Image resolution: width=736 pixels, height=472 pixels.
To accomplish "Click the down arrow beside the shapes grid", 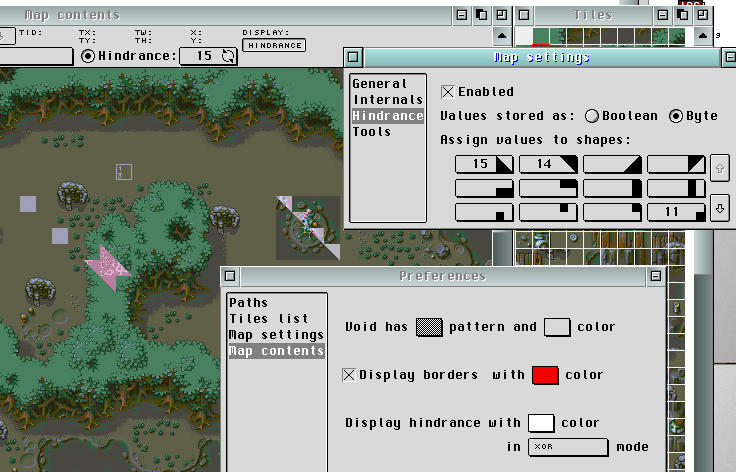I will [x=719, y=210].
